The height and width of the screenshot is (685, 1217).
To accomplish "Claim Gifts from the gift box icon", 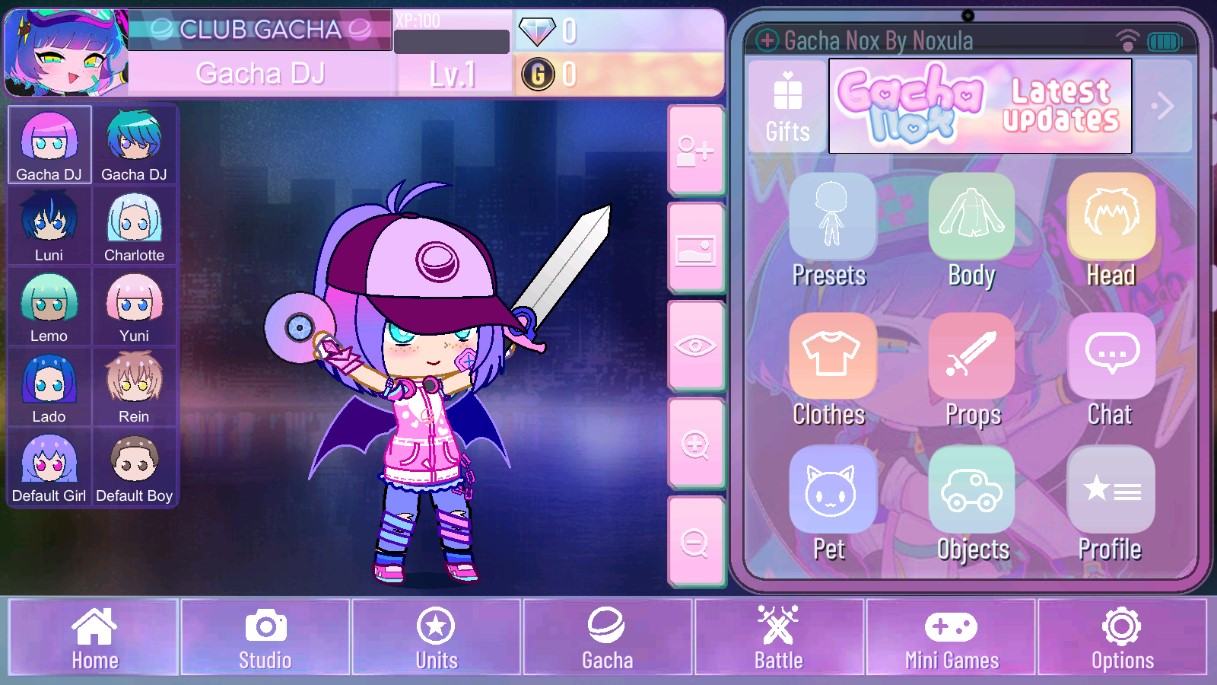I will tap(788, 106).
